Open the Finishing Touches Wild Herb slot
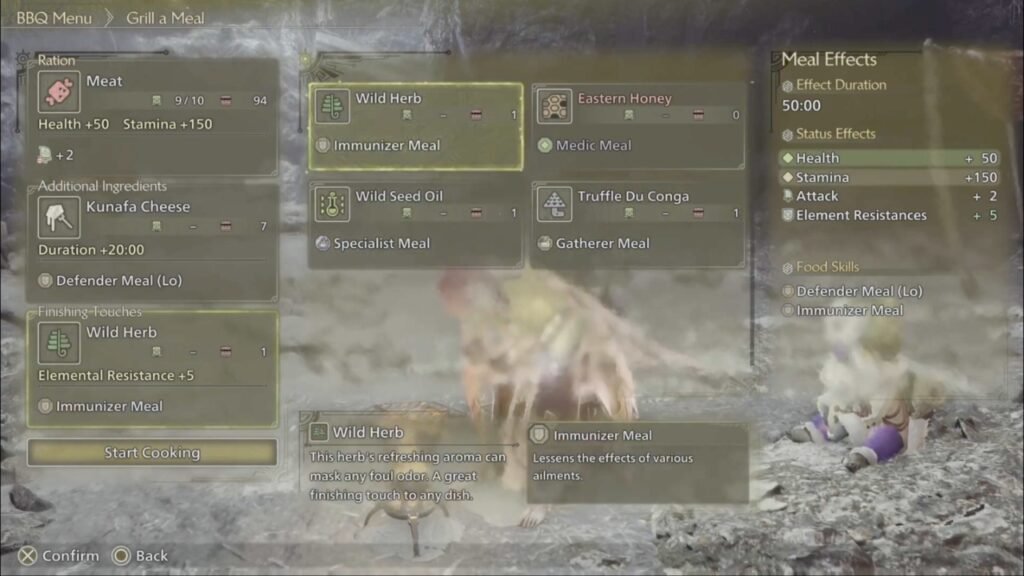1024x576 pixels. (152, 368)
